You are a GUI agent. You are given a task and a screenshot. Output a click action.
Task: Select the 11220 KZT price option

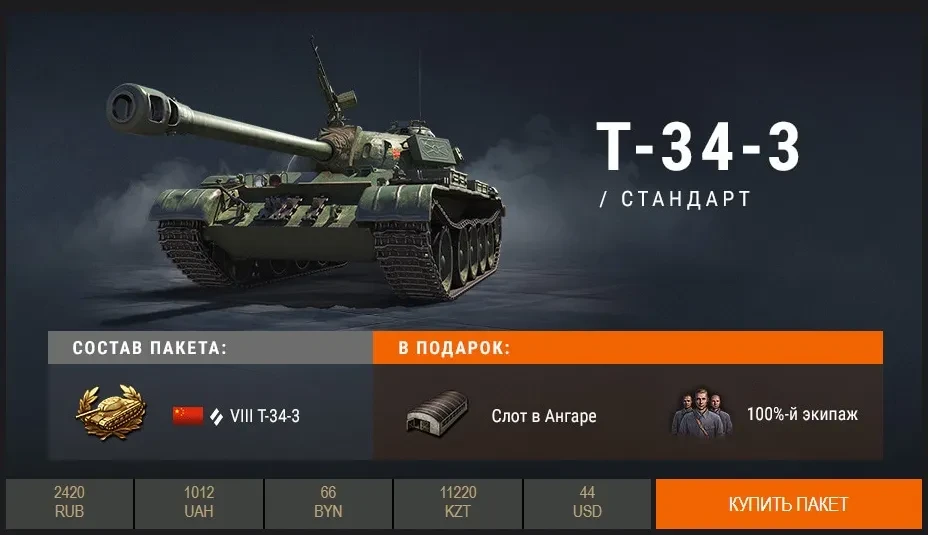coord(458,503)
